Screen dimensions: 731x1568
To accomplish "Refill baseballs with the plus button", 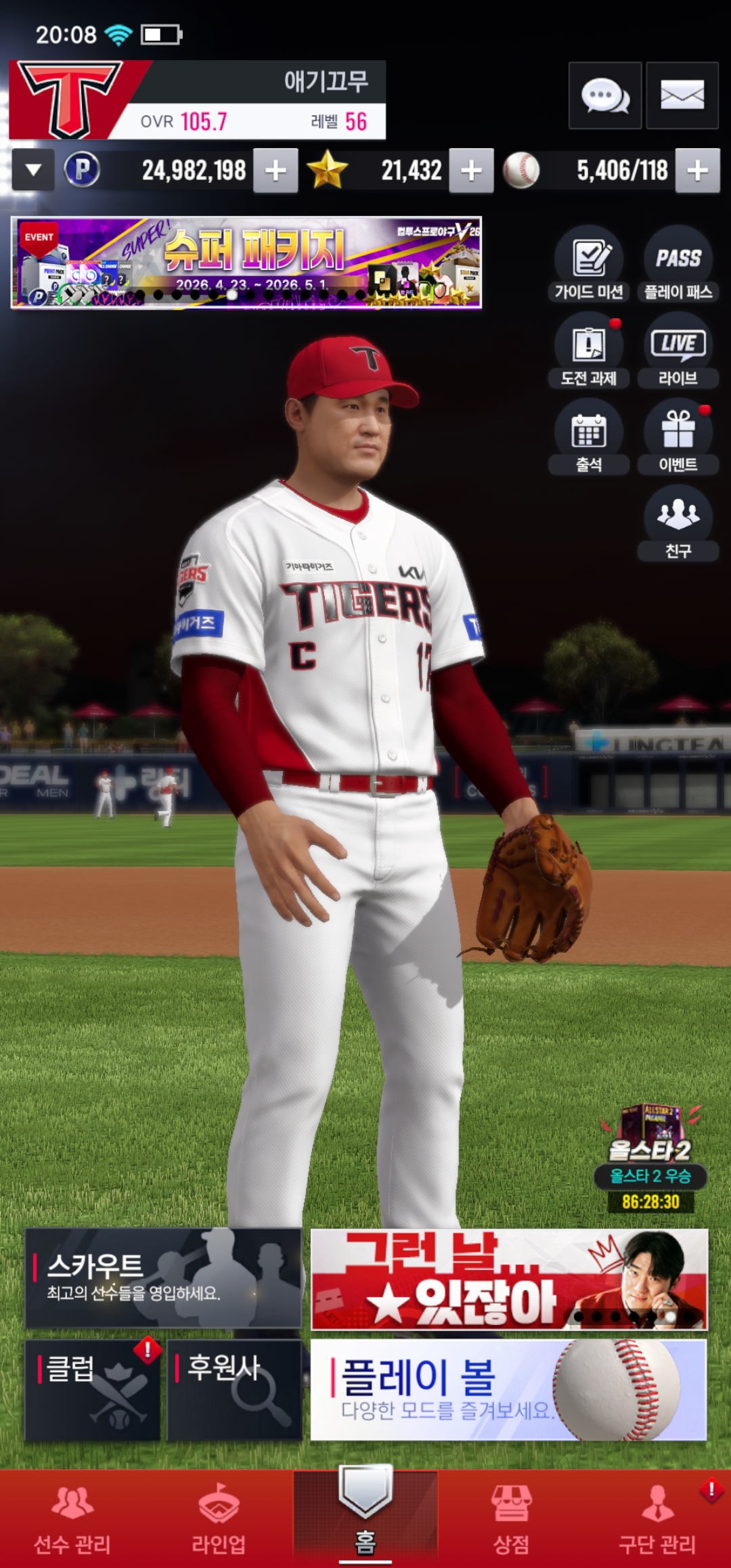I will pyautogui.click(x=698, y=171).
